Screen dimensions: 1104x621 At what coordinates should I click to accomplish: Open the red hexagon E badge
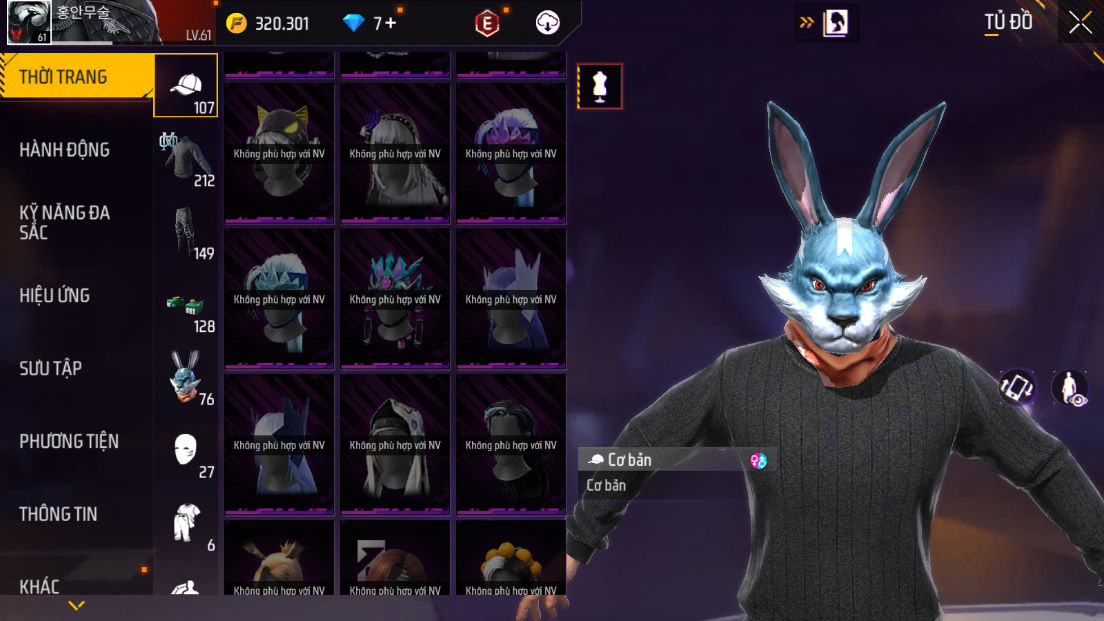point(487,23)
